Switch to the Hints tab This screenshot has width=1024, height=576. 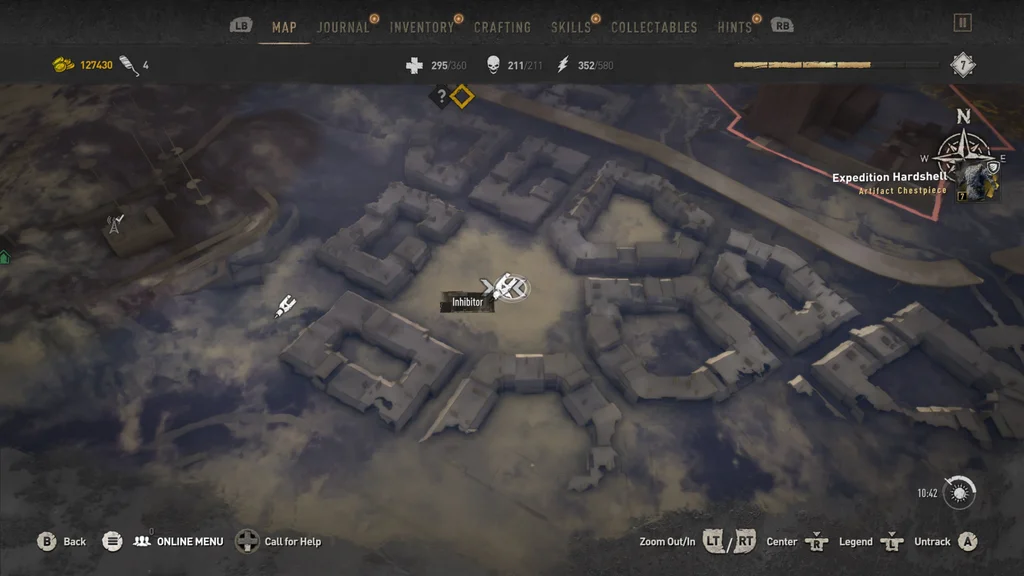point(734,27)
